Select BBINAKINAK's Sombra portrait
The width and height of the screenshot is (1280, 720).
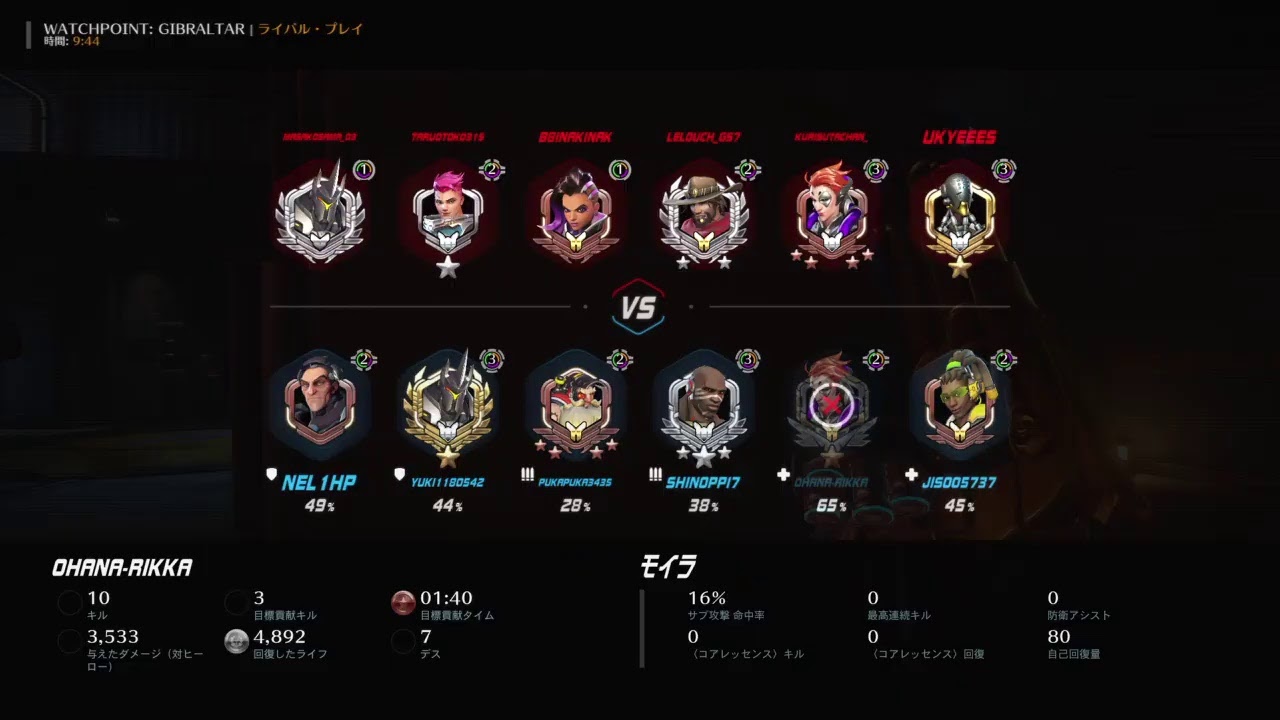pos(576,215)
